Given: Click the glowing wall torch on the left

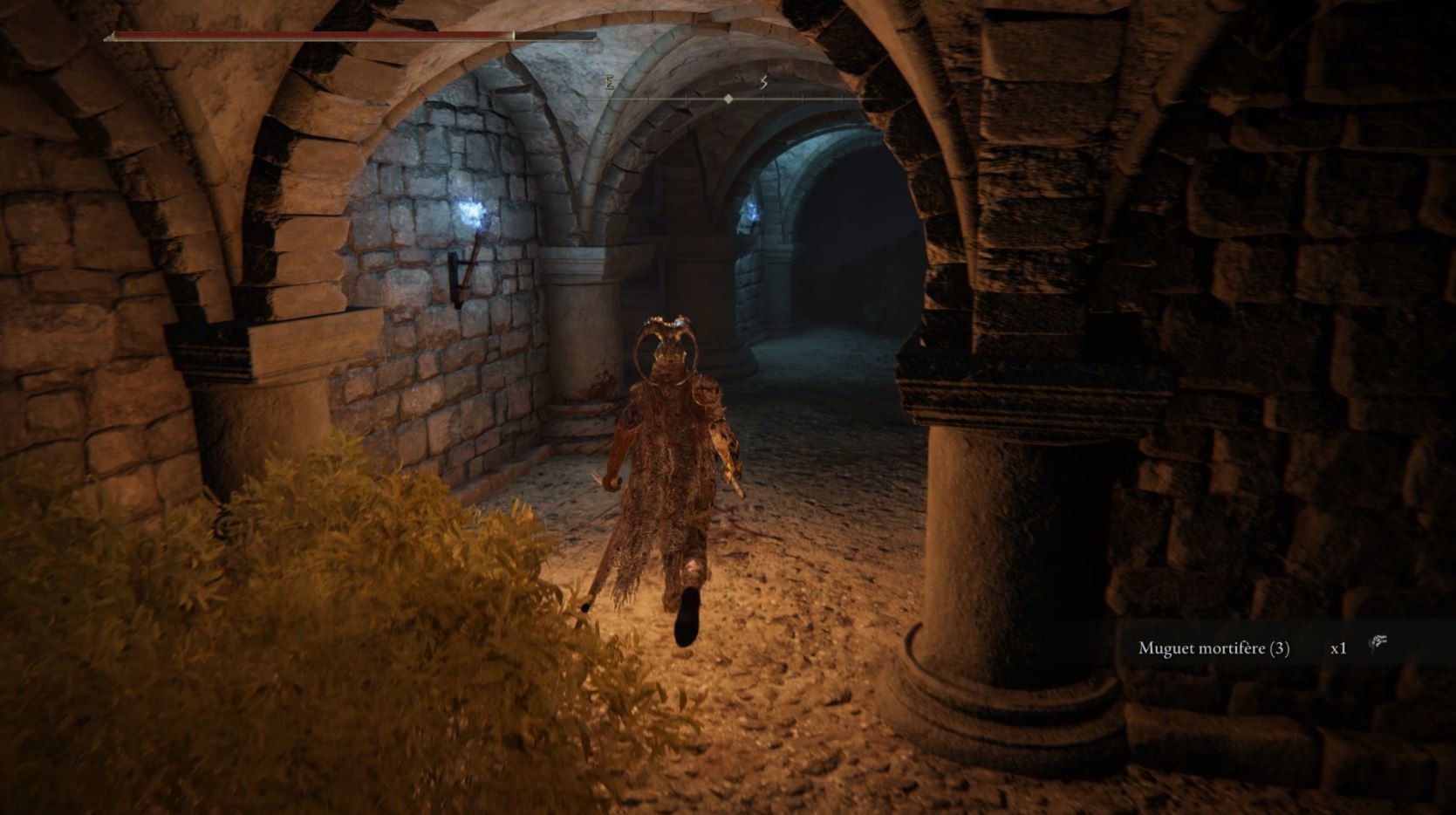Looking at the screenshot, I should (469, 212).
